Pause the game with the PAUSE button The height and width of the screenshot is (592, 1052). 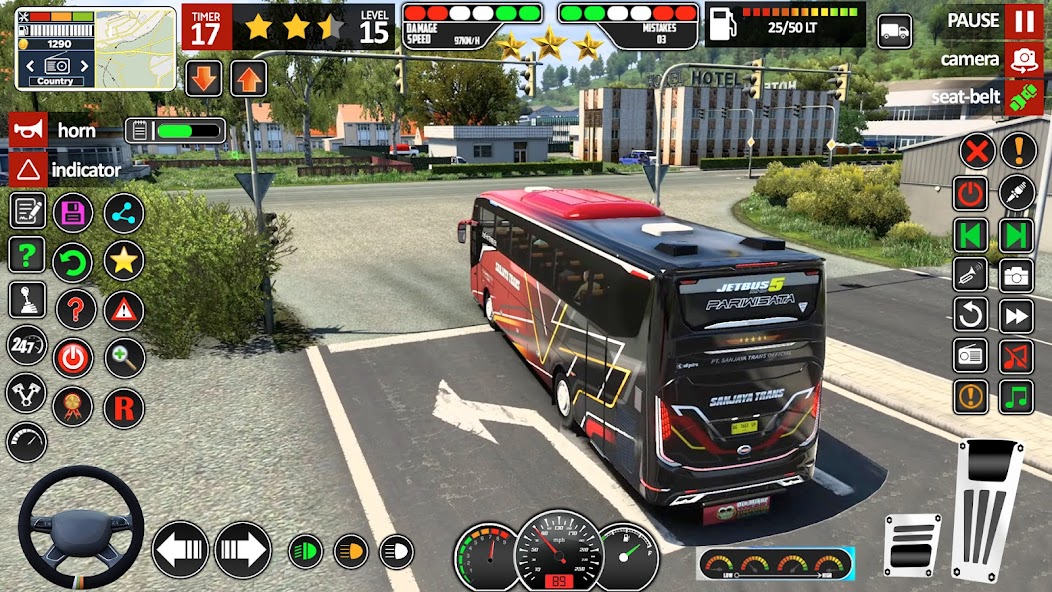(1022, 21)
